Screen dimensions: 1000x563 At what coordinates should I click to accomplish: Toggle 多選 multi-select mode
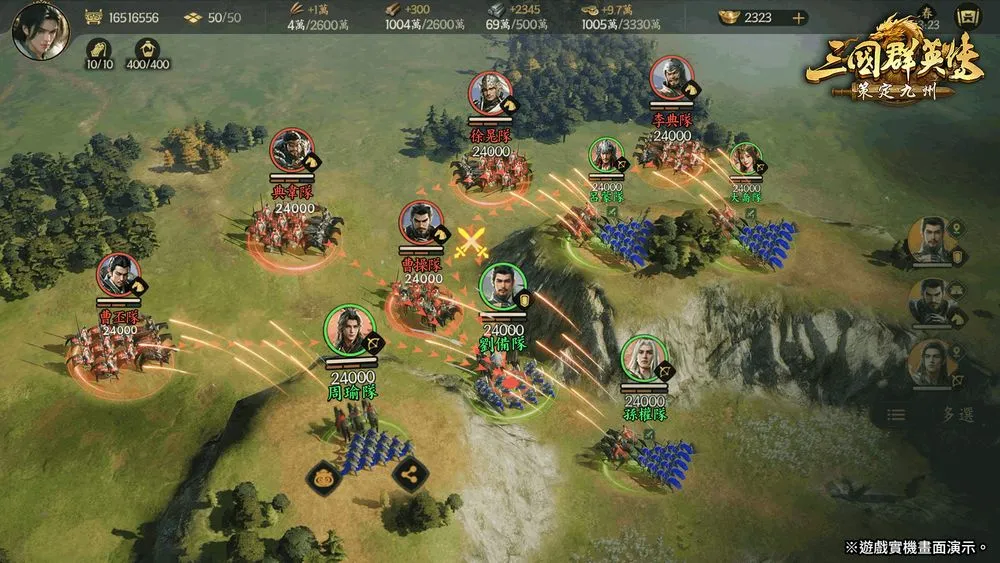click(x=956, y=414)
